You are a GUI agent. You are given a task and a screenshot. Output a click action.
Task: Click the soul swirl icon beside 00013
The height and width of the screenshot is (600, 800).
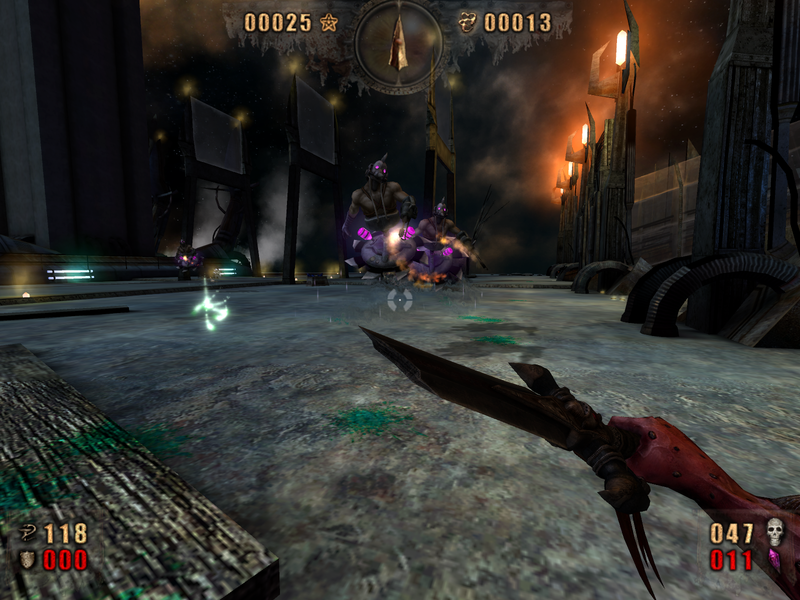(467, 22)
